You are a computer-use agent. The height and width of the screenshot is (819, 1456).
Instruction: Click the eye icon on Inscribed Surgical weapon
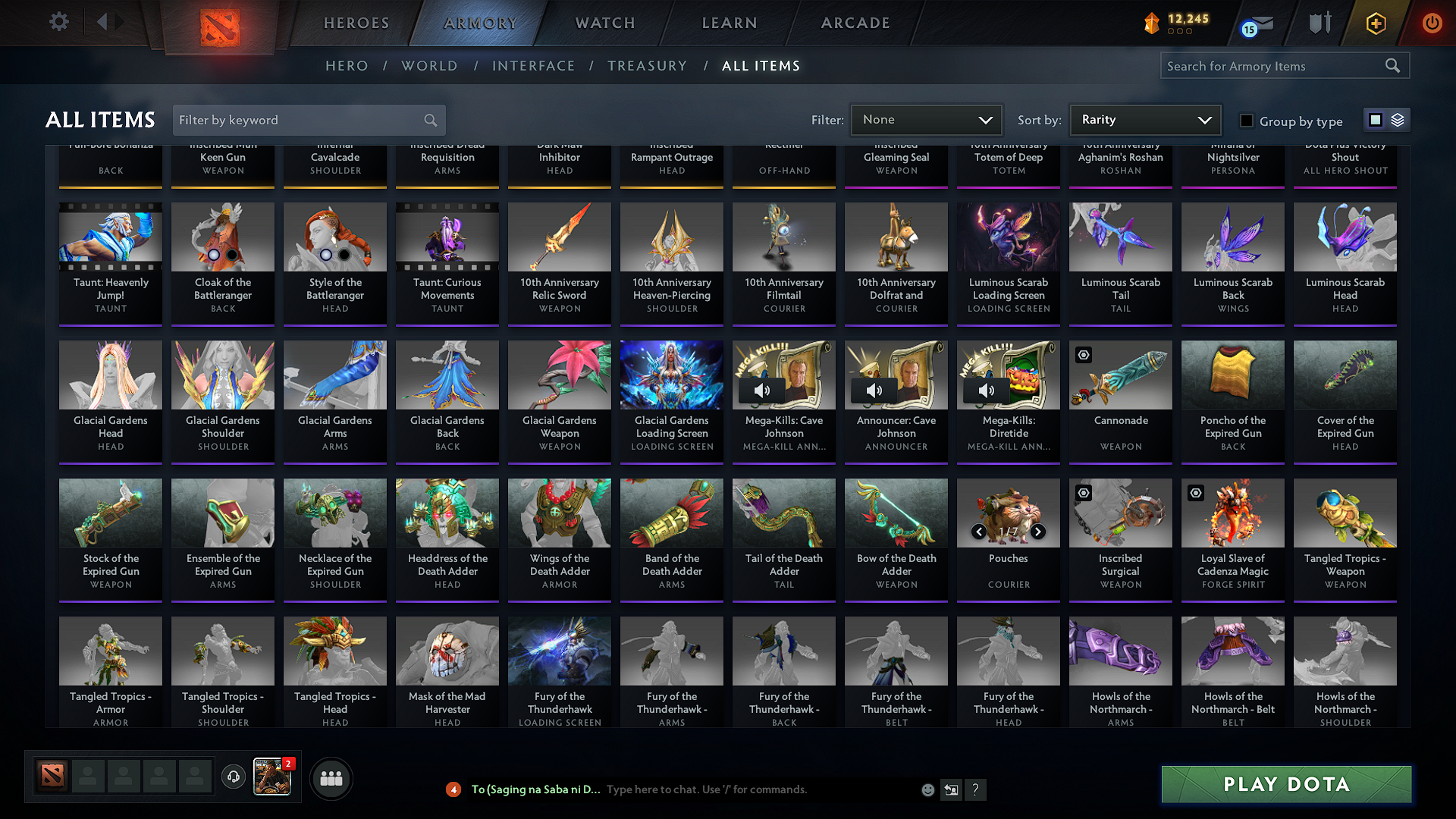[x=1083, y=493]
